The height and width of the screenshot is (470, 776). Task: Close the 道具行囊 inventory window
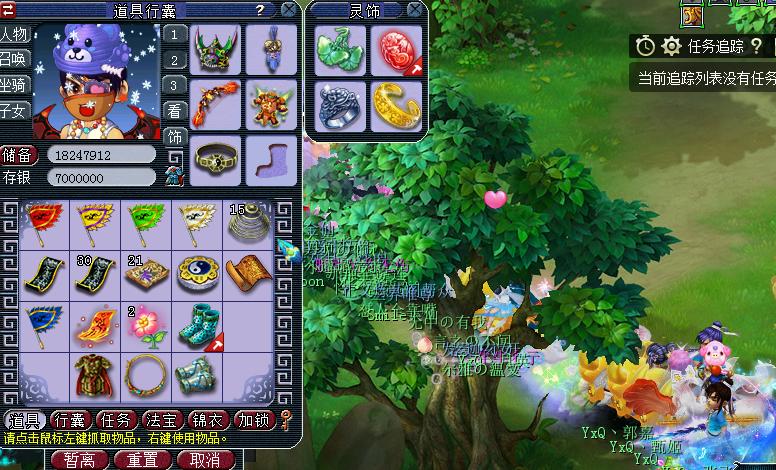[289, 10]
